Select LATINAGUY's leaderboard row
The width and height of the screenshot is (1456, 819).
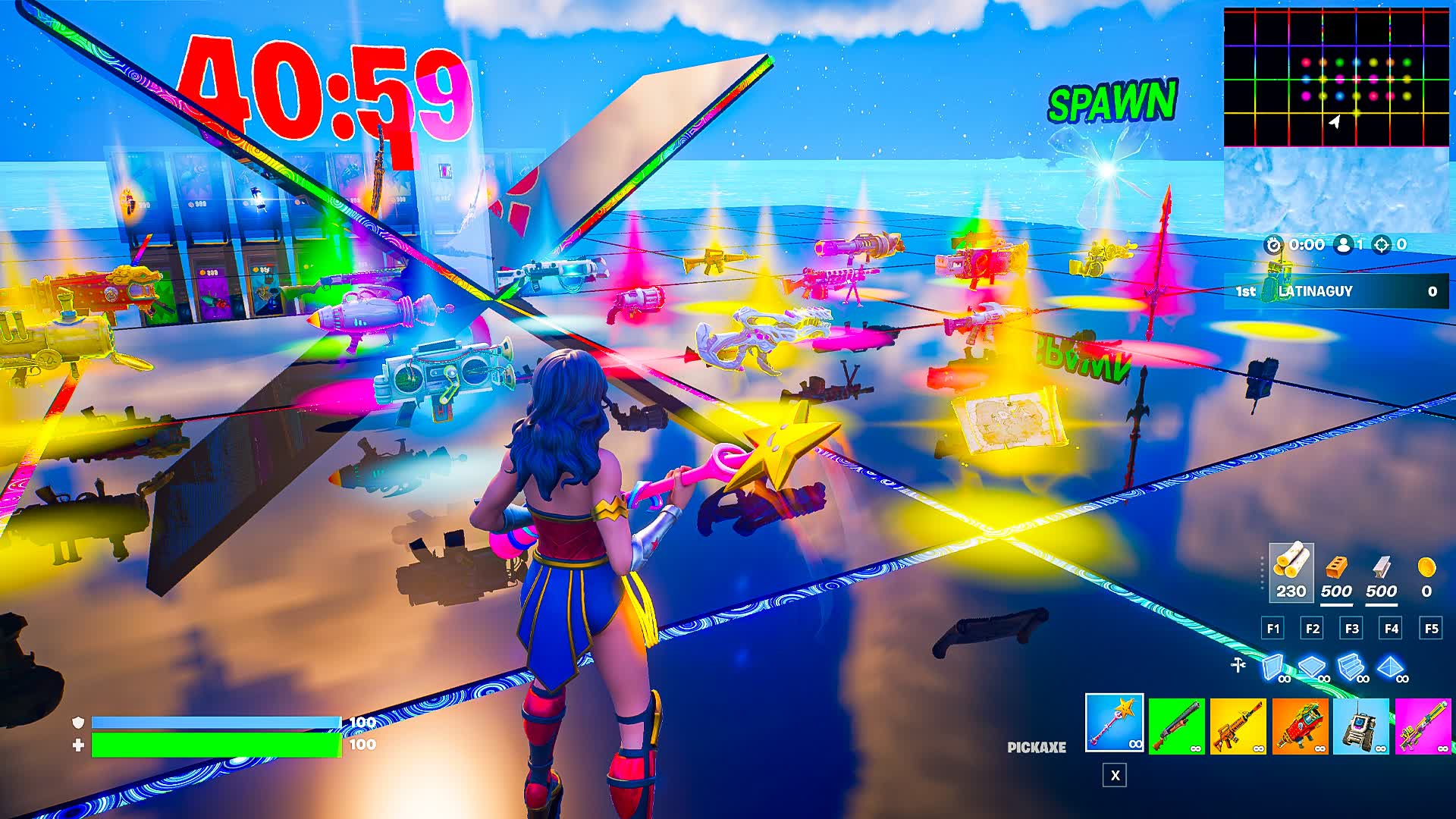1336,291
